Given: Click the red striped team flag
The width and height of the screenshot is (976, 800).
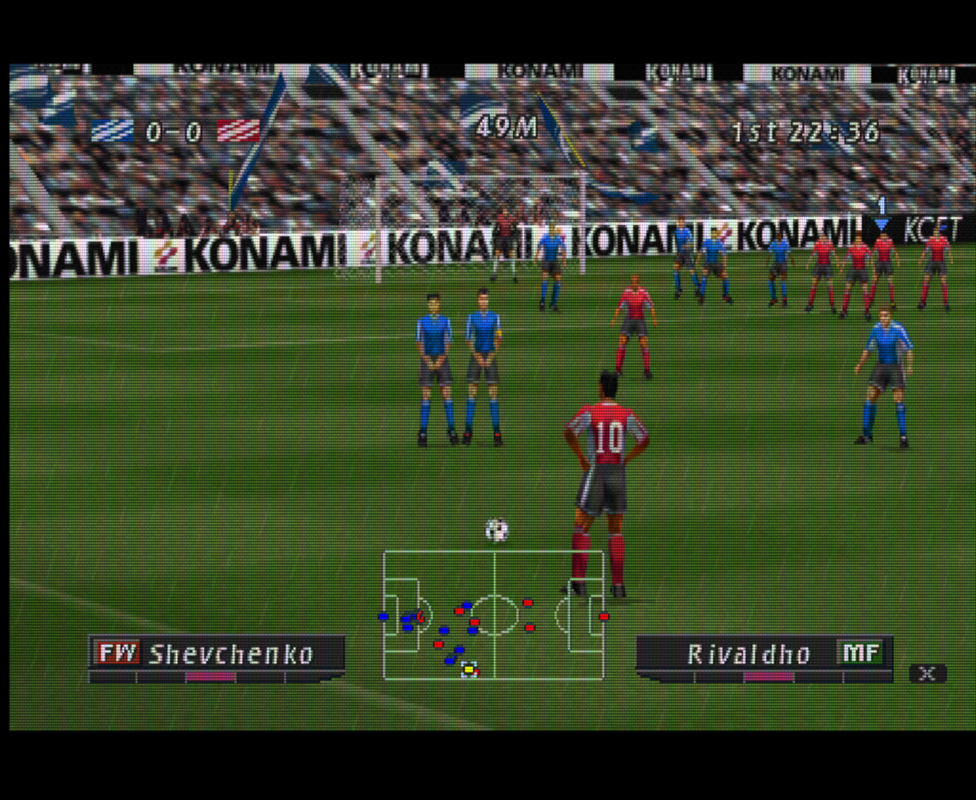Looking at the screenshot, I should click(x=238, y=131).
